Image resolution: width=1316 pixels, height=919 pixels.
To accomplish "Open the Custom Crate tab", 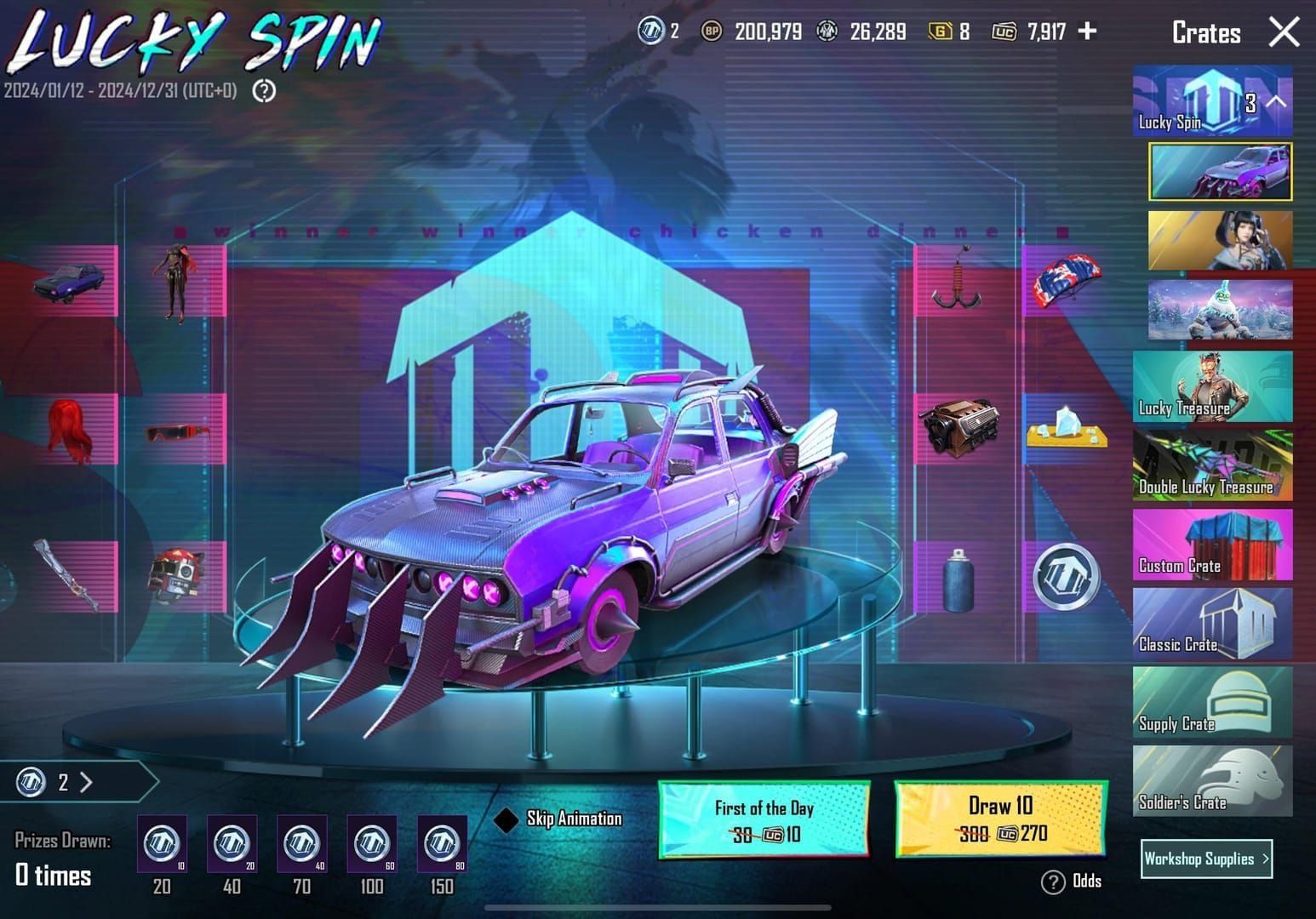I will pos(1212,545).
